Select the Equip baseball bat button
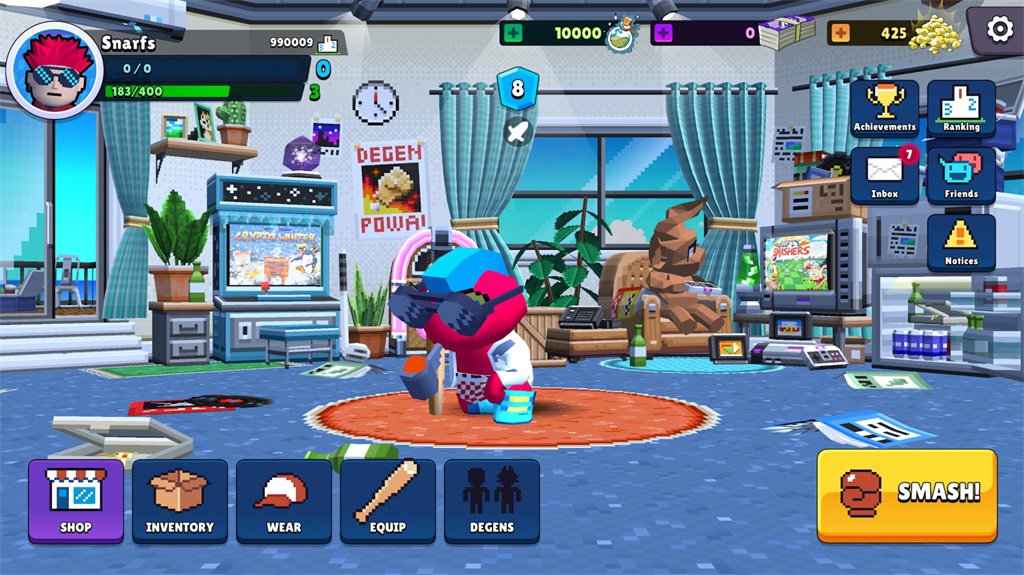Image resolution: width=1024 pixels, height=575 pixels. coord(388,500)
